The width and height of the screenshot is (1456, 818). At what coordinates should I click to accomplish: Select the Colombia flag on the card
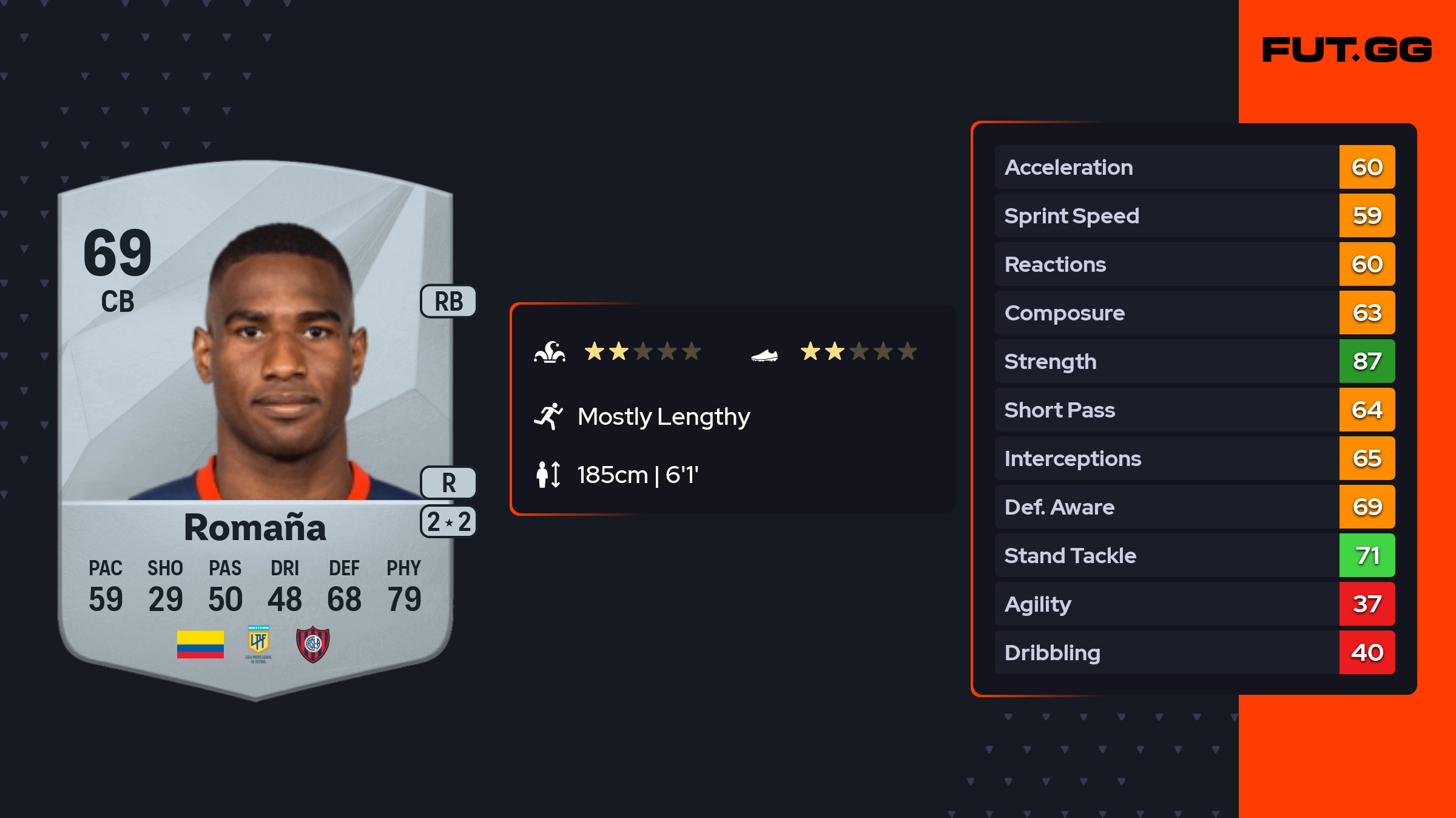(x=200, y=644)
